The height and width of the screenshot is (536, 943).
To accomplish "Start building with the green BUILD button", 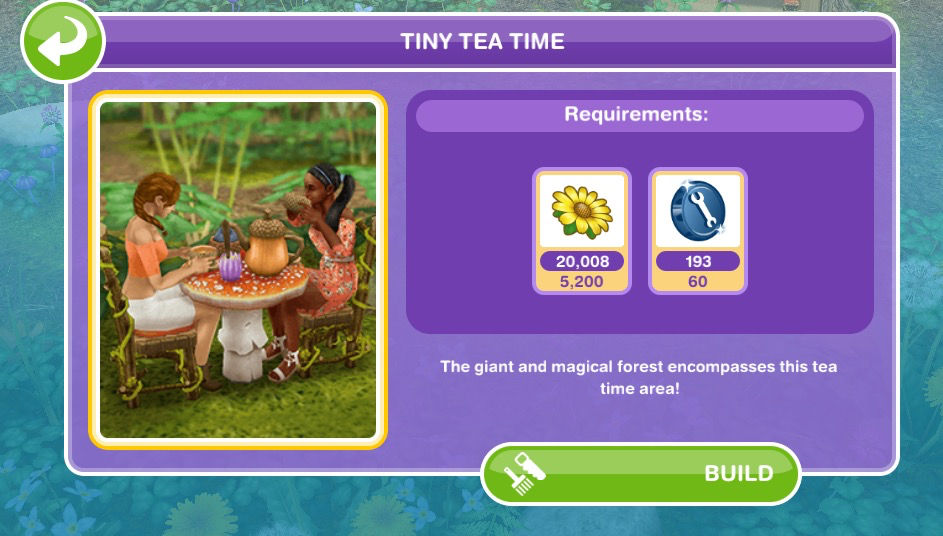I will click(641, 473).
